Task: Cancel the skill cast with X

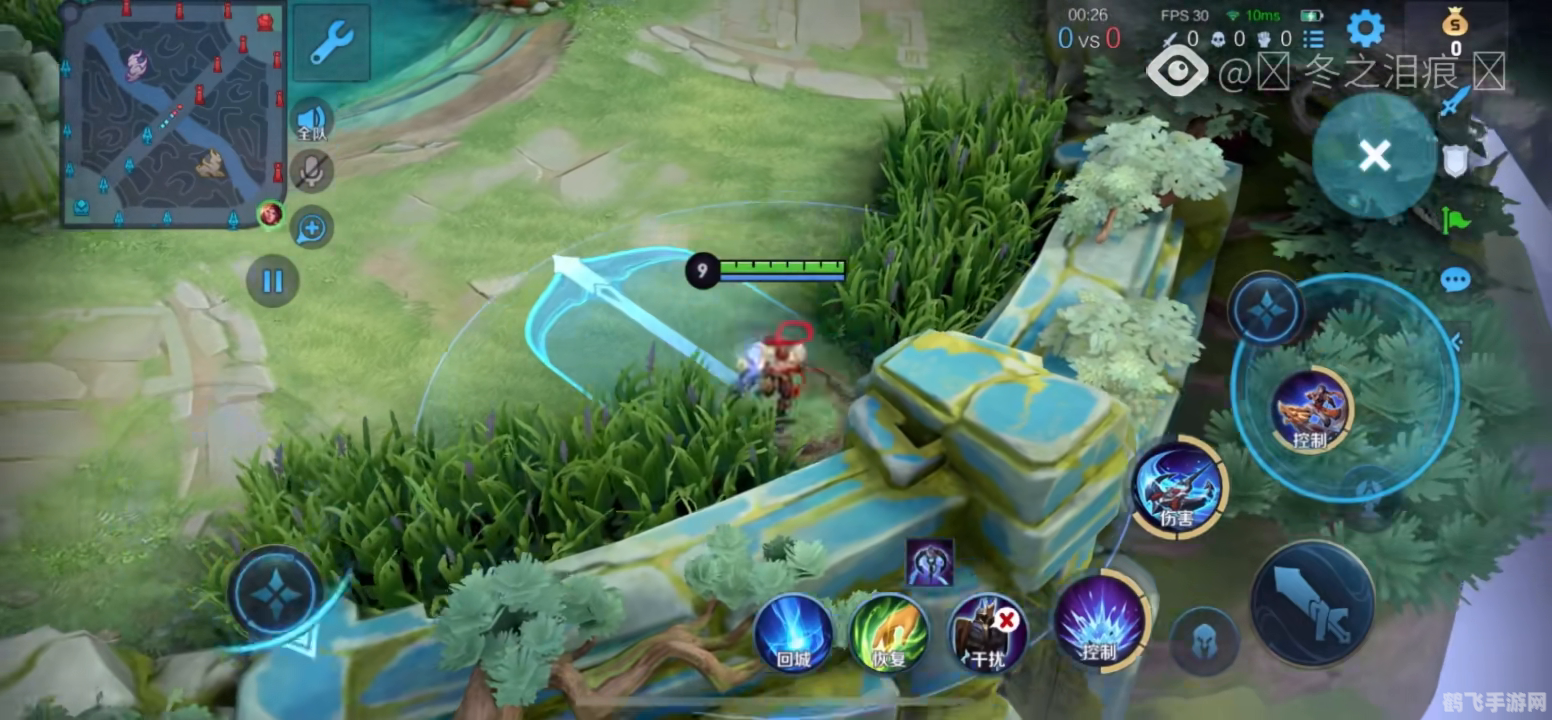Action: click(x=1374, y=155)
